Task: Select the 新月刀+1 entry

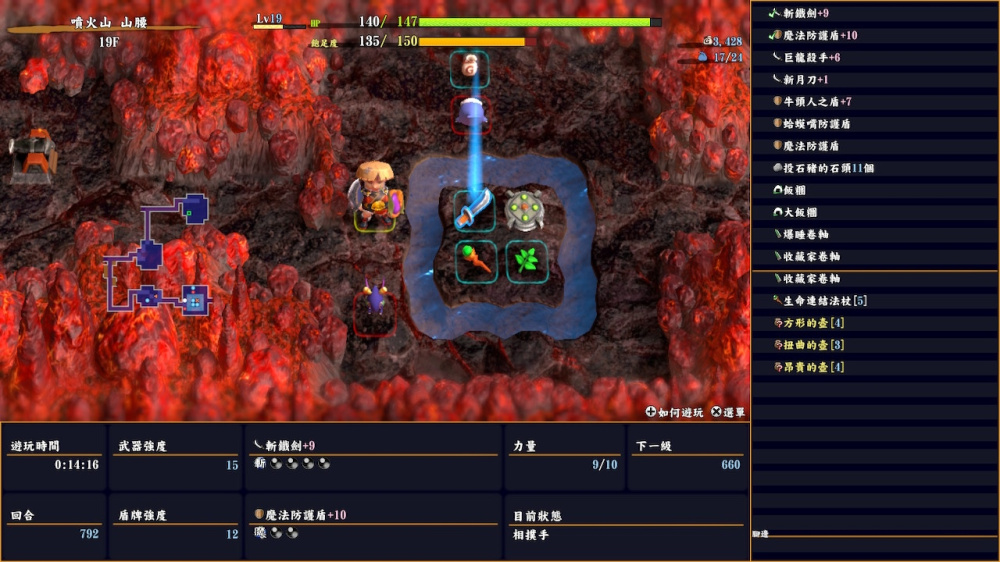Action: point(805,79)
